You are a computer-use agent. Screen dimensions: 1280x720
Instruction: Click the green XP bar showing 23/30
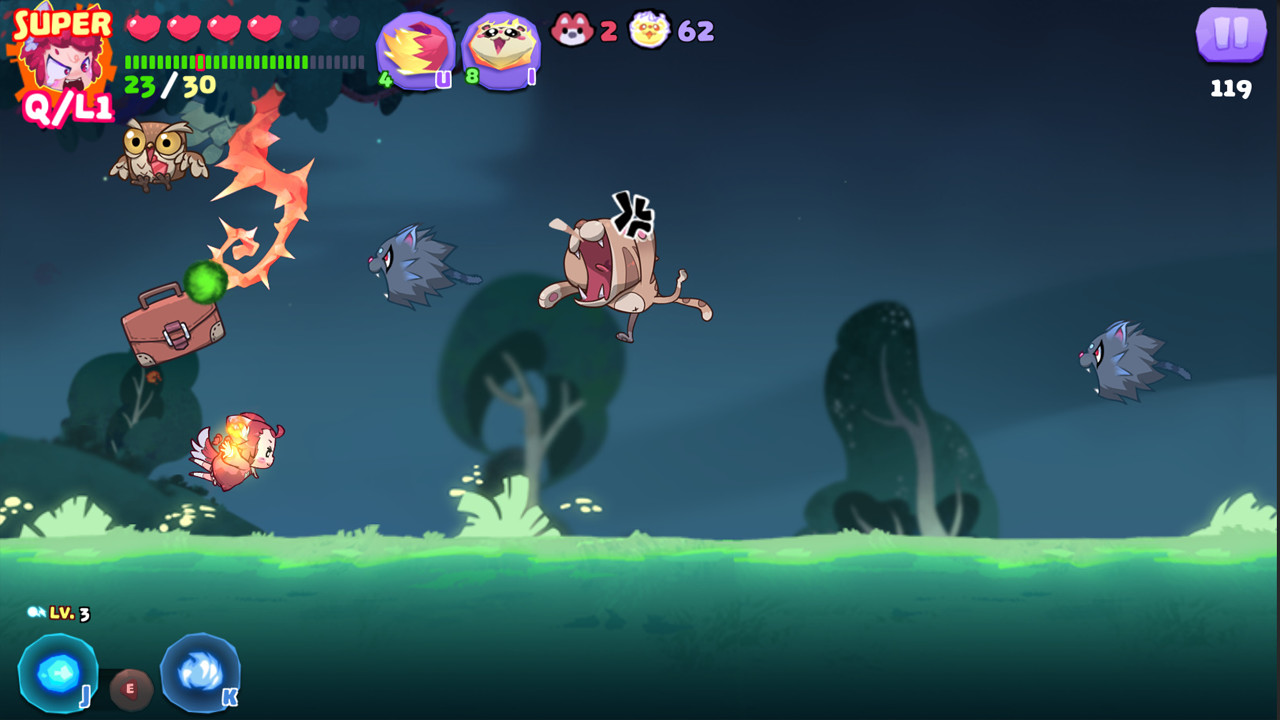tap(220, 62)
